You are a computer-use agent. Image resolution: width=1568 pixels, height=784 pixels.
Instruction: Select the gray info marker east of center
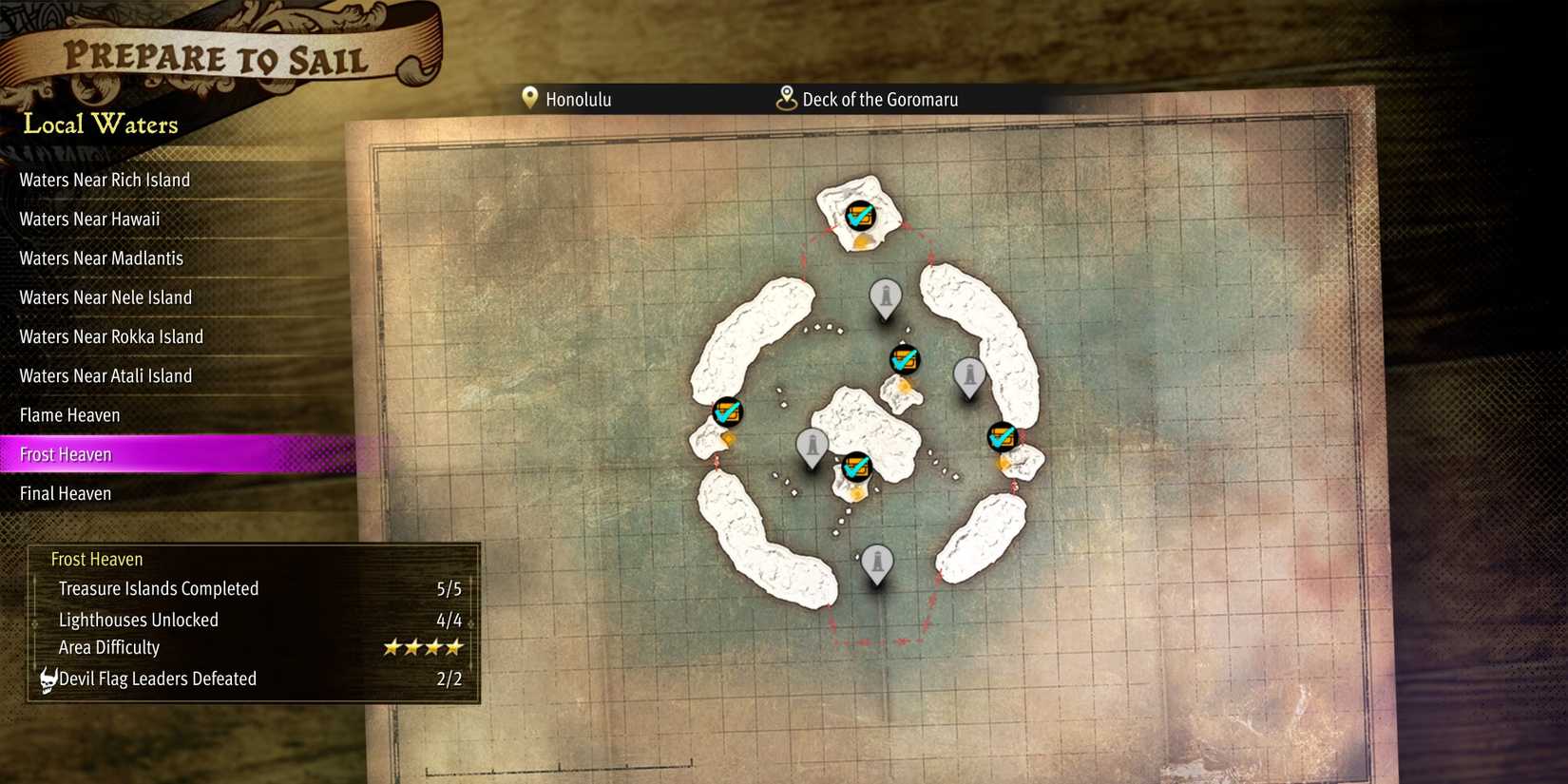pos(968,375)
